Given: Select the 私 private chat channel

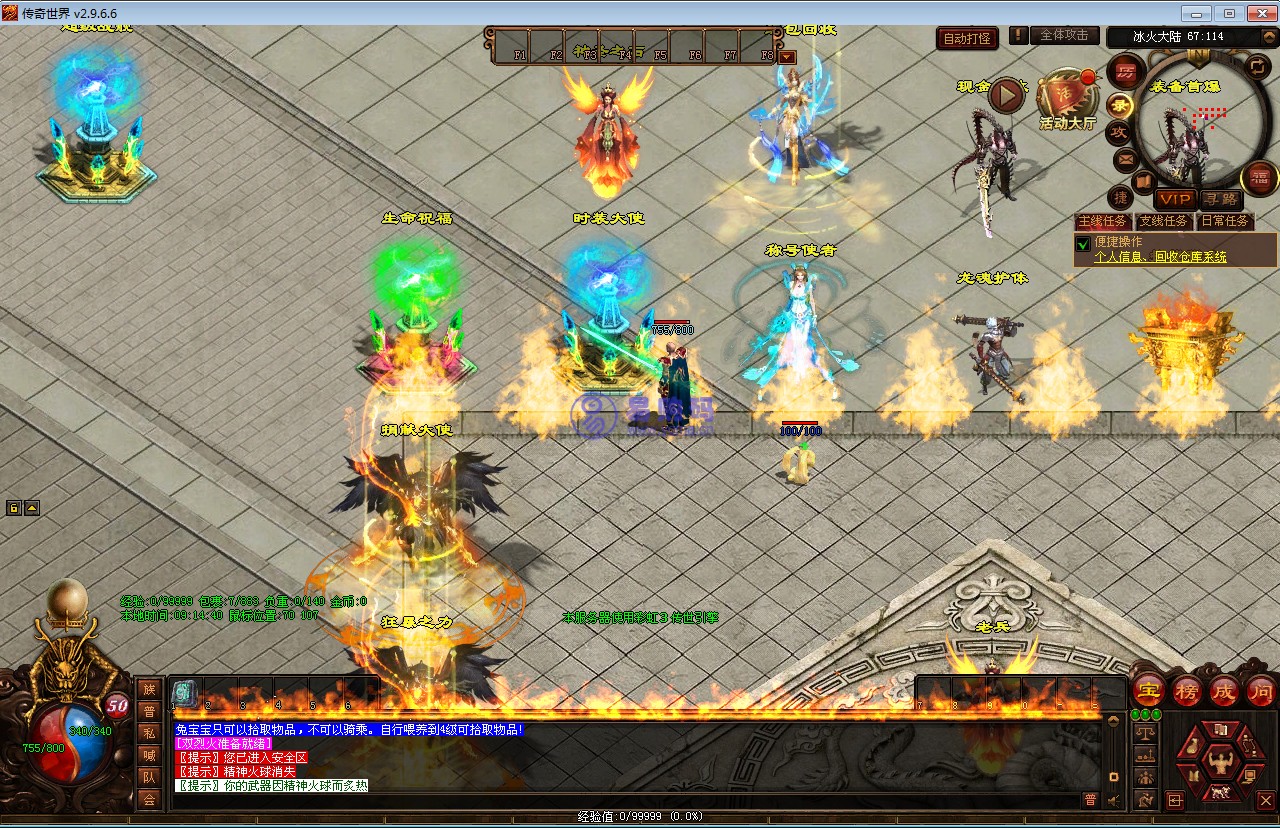Looking at the screenshot, I should [149, 733].
